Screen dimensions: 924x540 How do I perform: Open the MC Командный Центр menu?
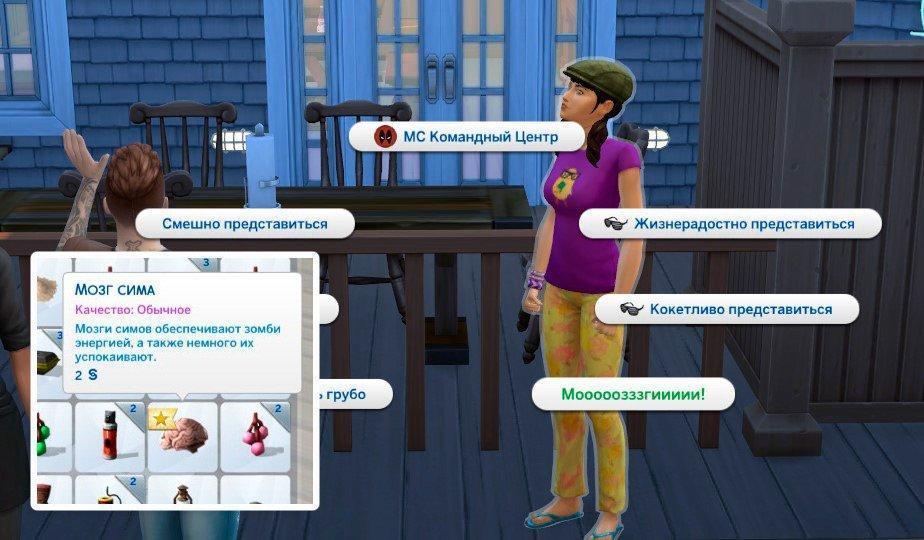pyautogui.click(x=466, y=136)
